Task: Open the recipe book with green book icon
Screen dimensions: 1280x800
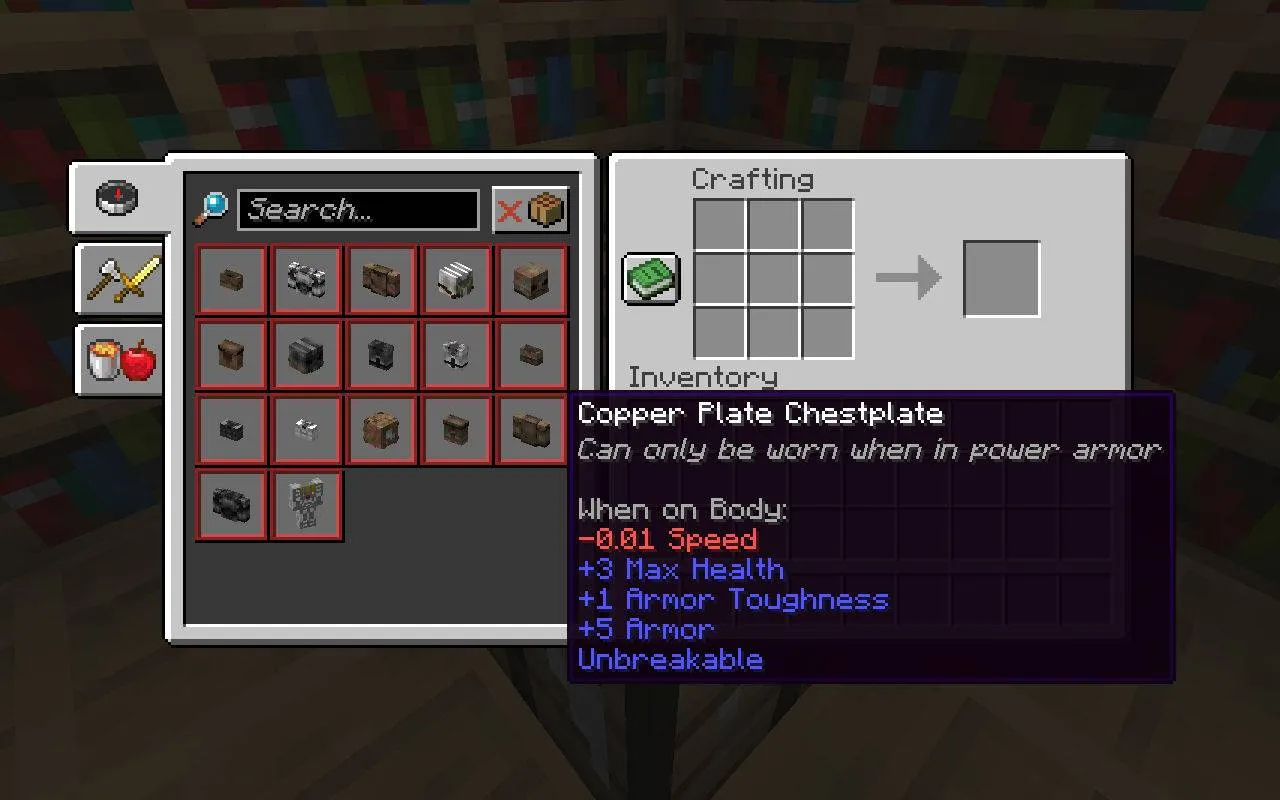Action: point(650,280)
